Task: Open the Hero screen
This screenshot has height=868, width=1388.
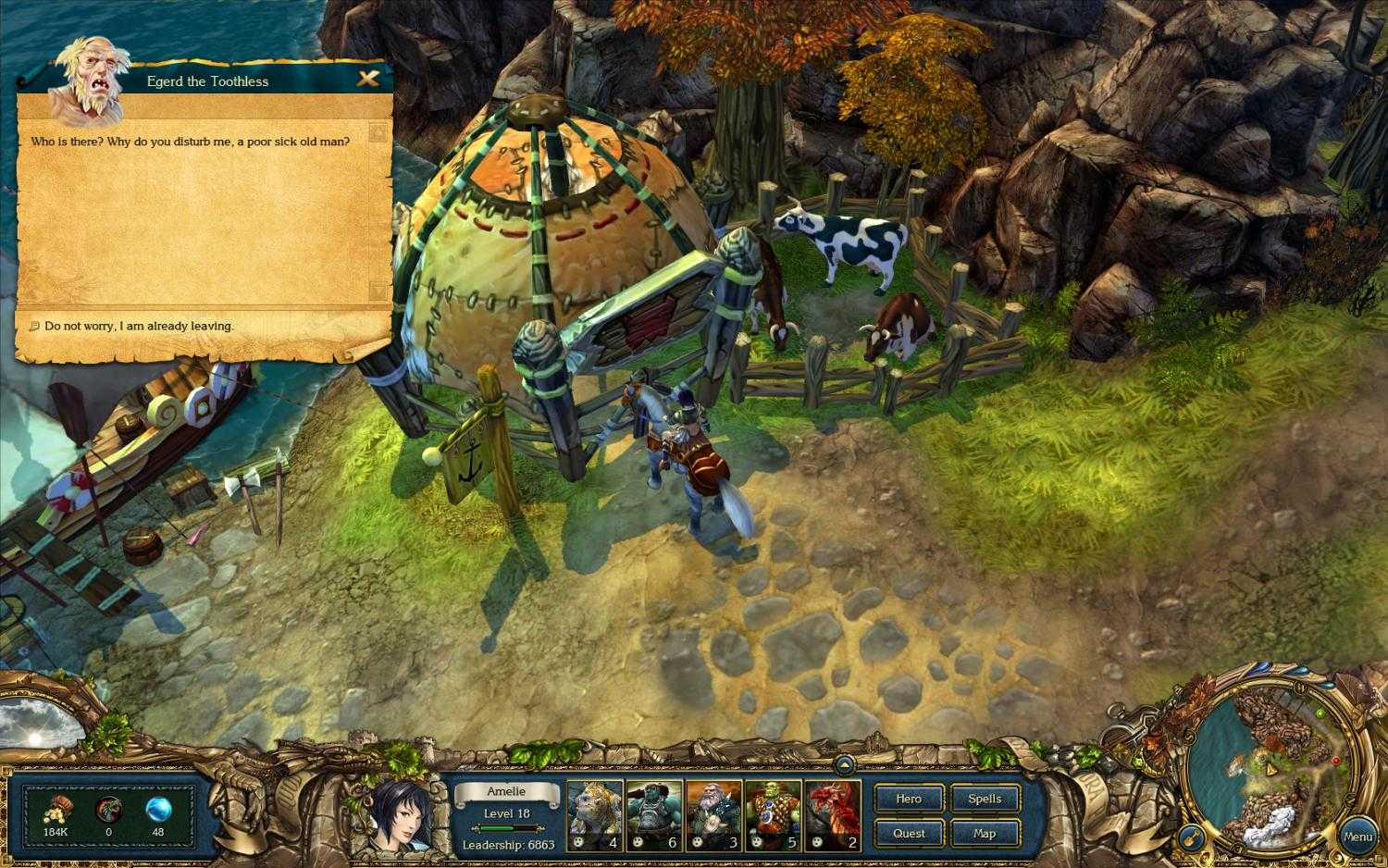Action: coord(909,799)
